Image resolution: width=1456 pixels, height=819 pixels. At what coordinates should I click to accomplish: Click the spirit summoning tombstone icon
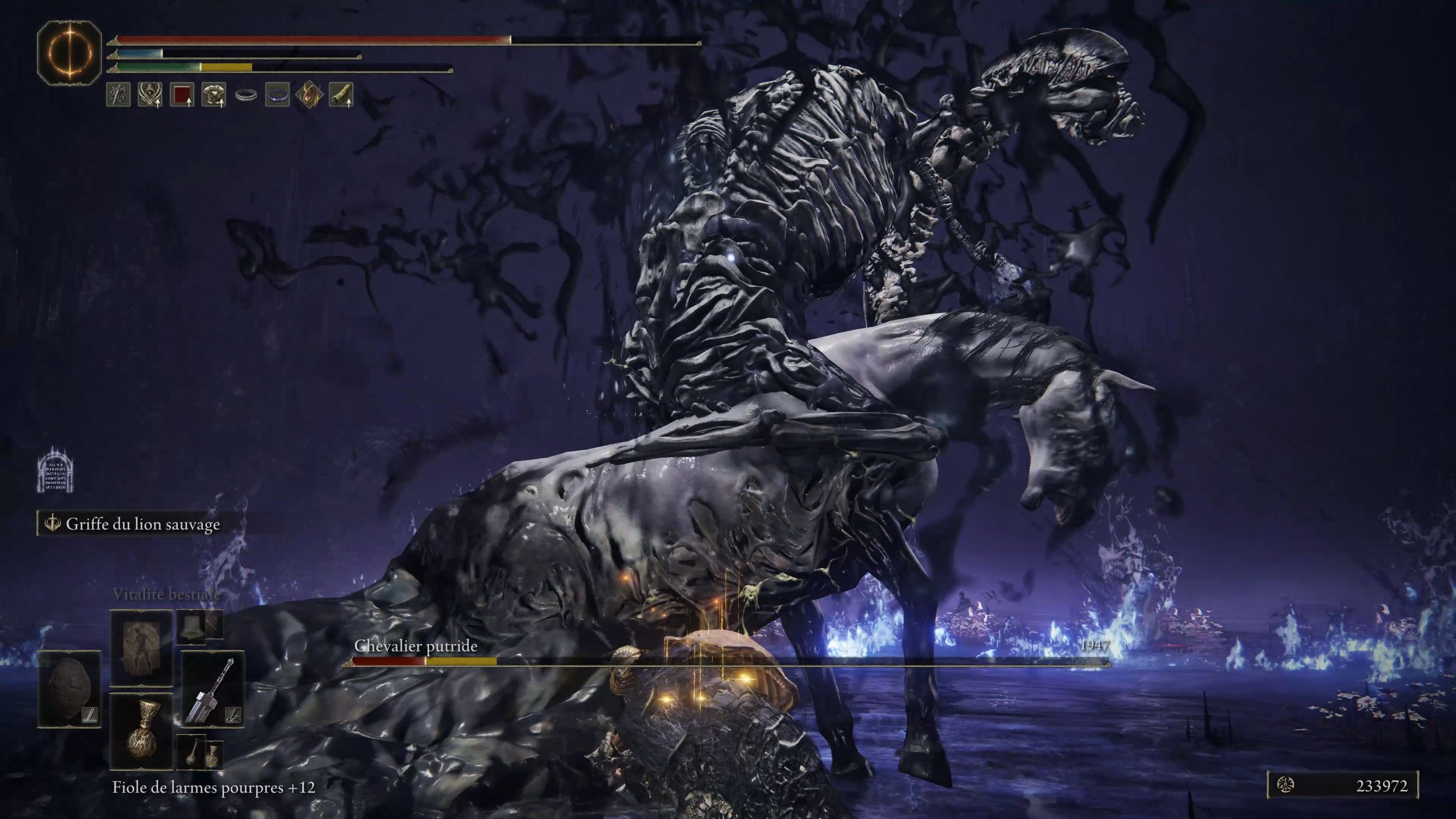pyautogui.click(x=55, y=470)
